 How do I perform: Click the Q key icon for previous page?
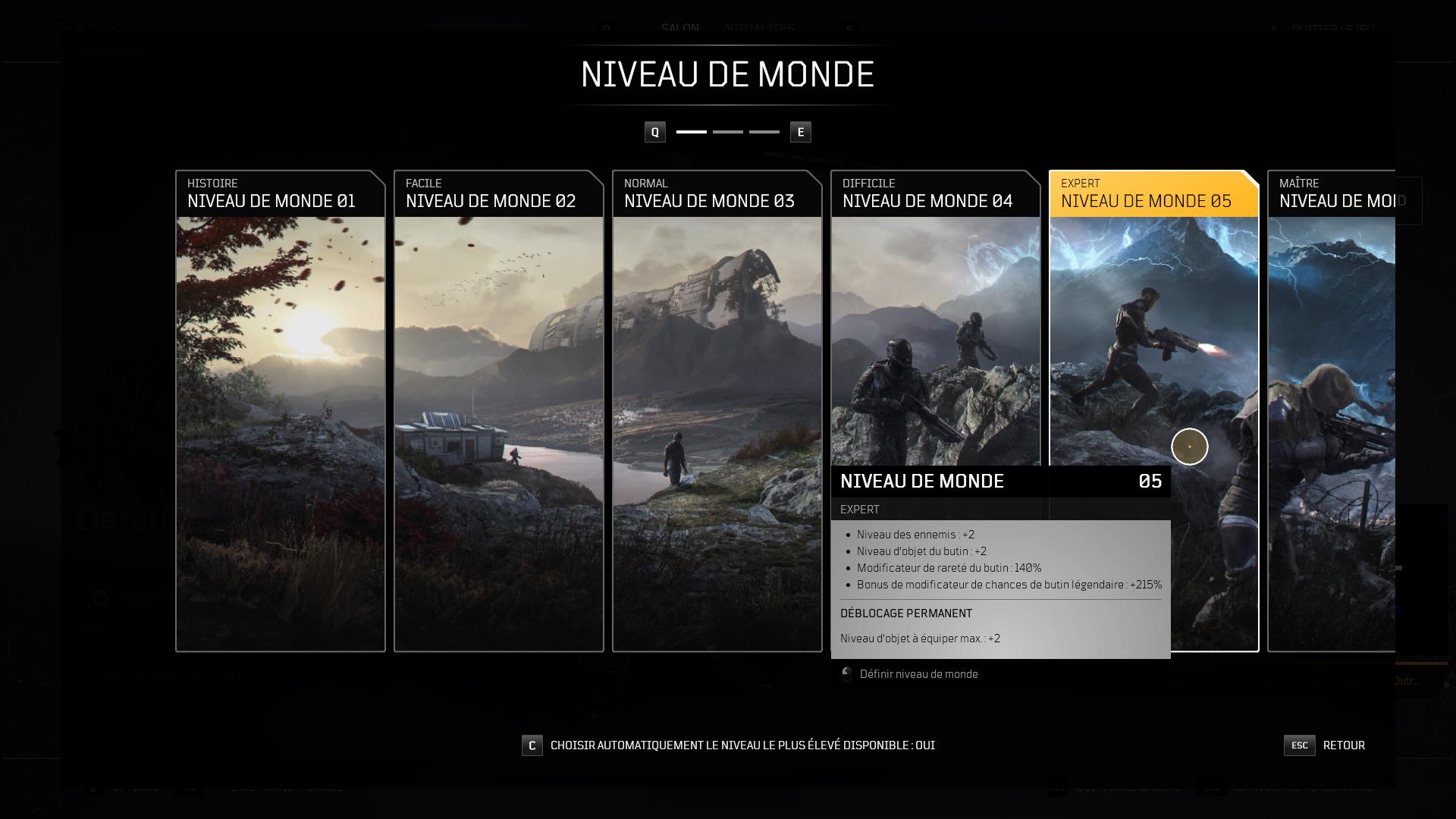coord(654,131)
